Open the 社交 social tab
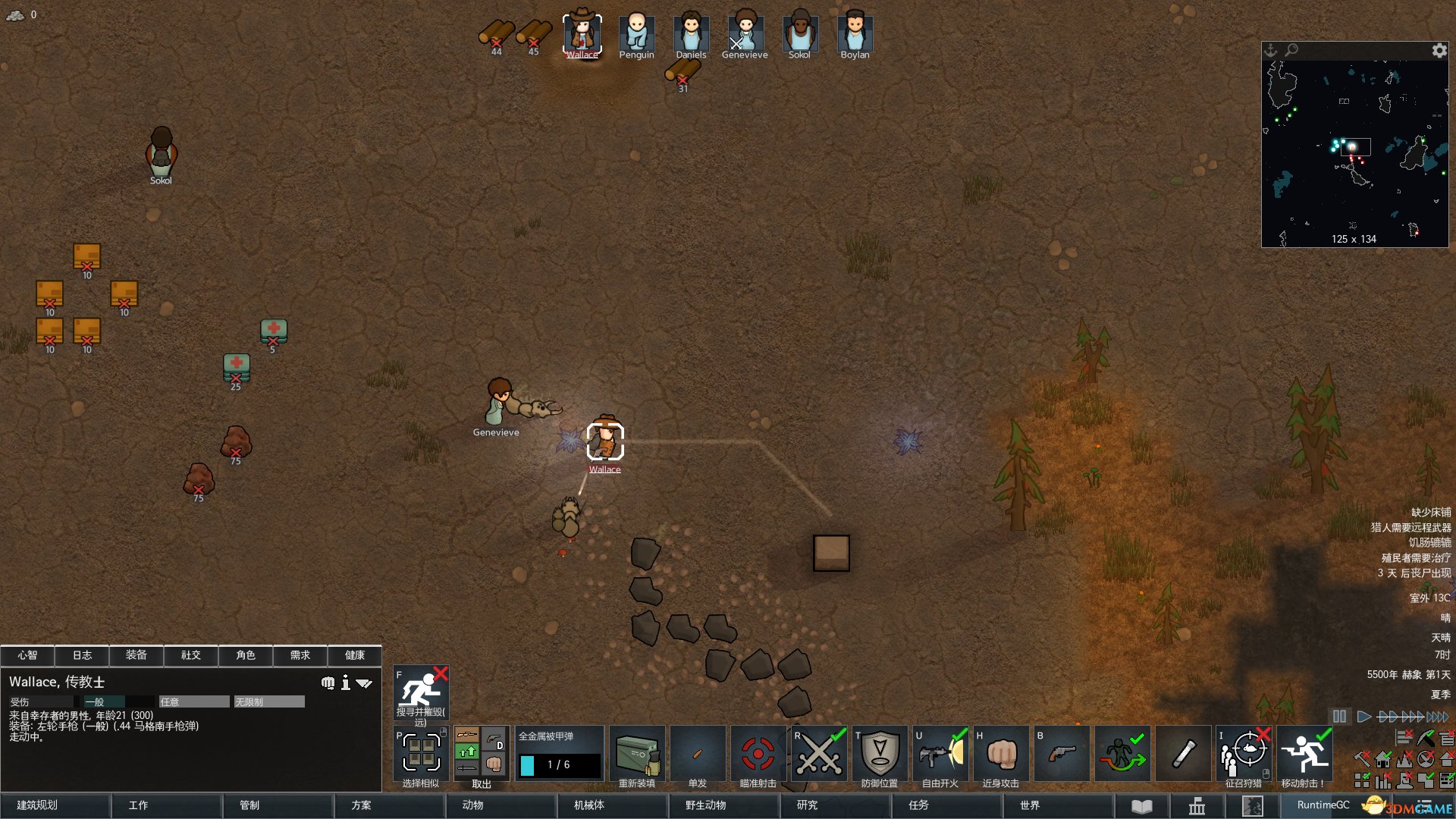Viewport: 1456px width, 819px height. point(191,655)
